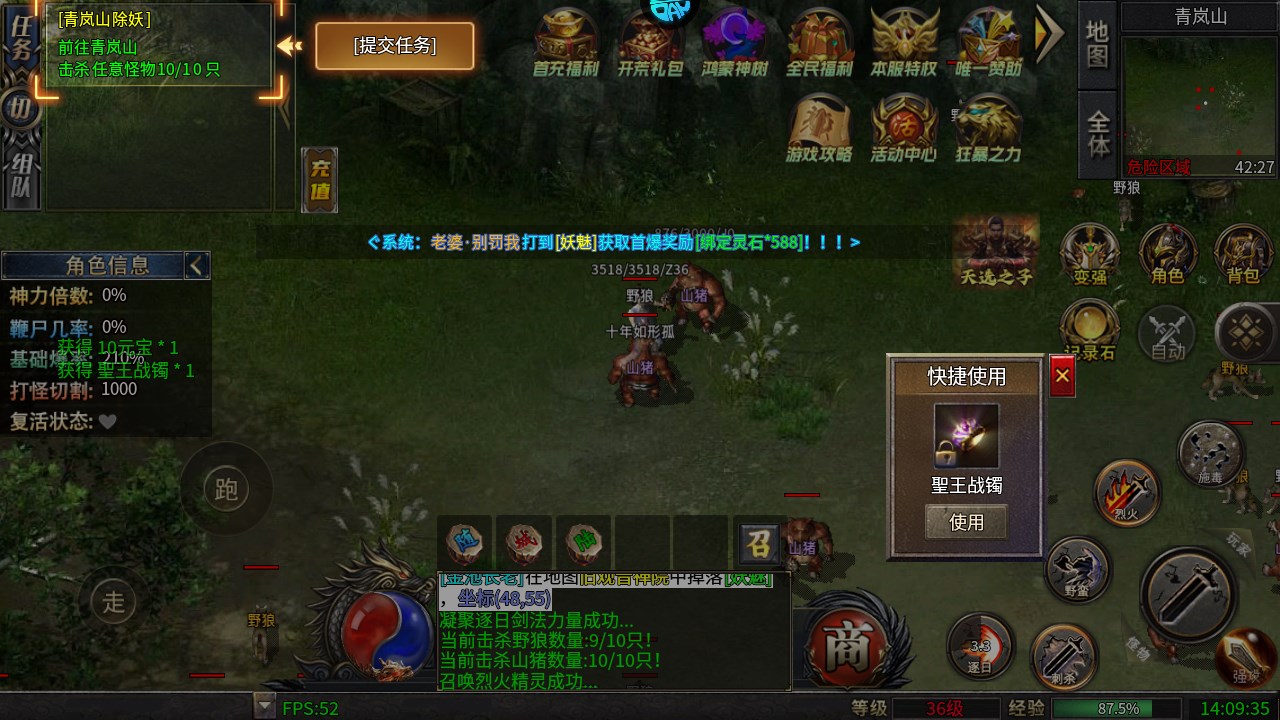Viewport: 1280px width, 720px height.
Task: Toggle 自动 auto-battle mode
Action: click(x=1166, y=333)
